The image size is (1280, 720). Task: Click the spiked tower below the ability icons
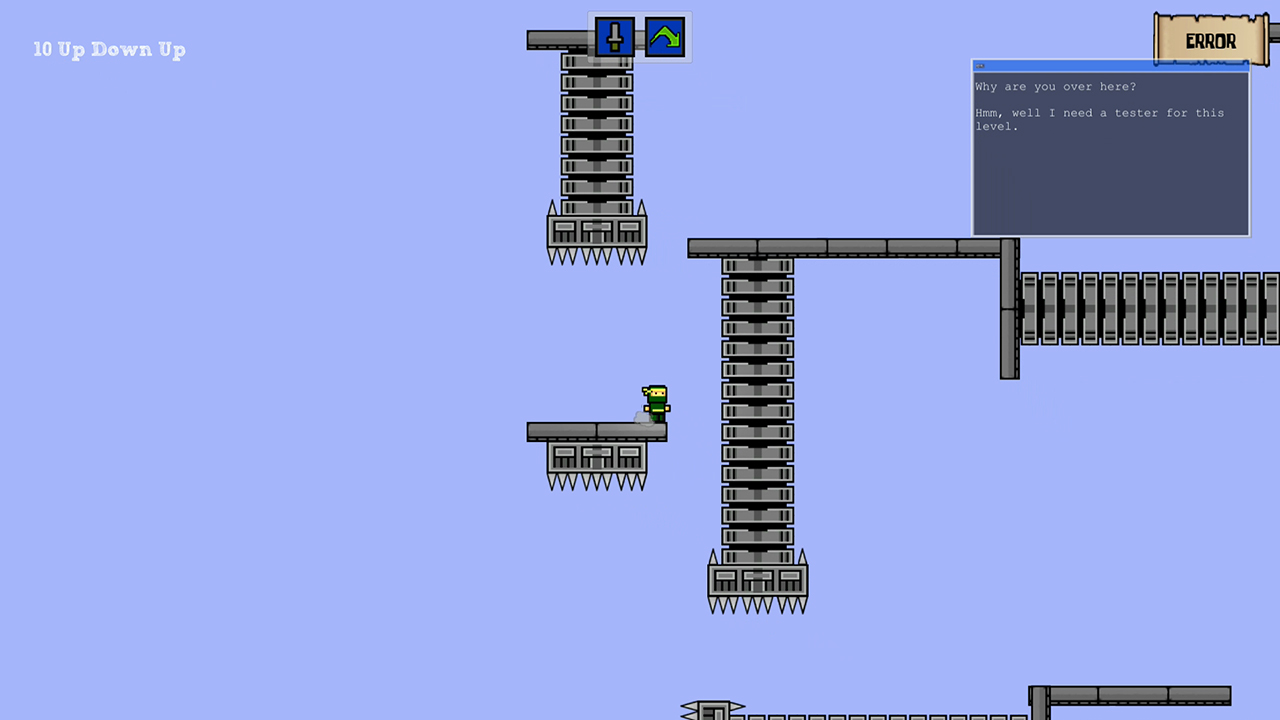[597, 150]
